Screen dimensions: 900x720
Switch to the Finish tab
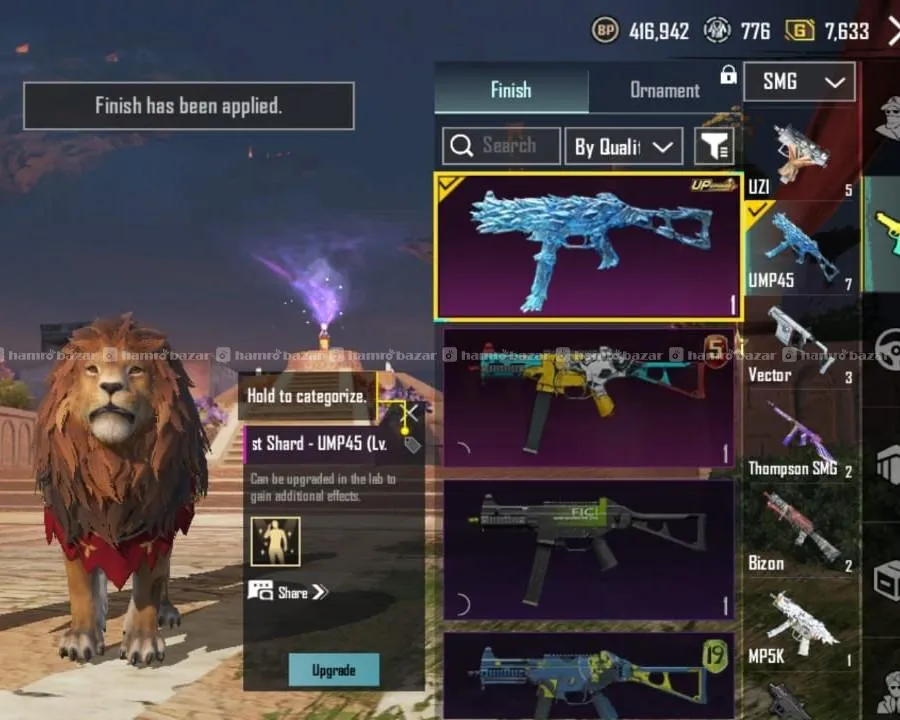coord(511,90)
